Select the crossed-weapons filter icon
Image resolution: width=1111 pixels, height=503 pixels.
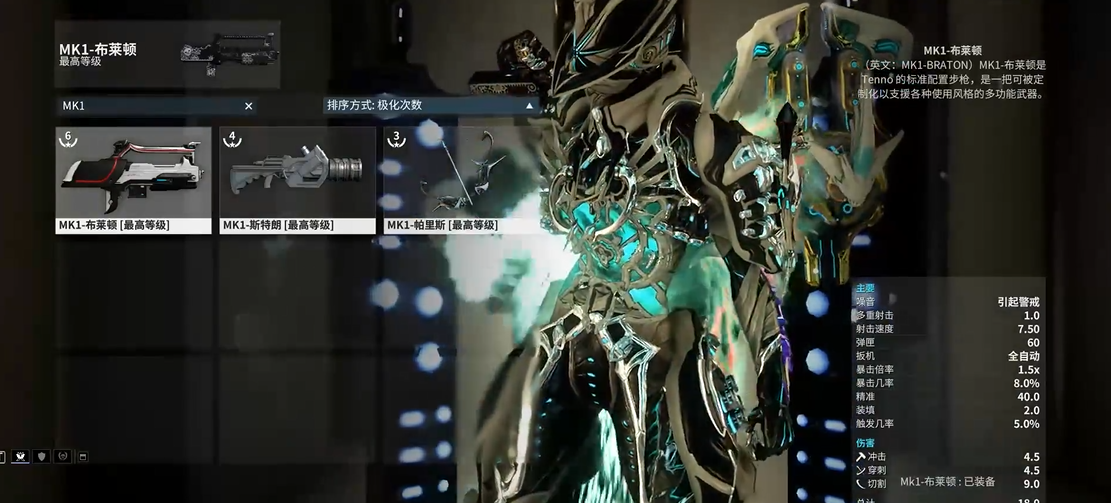point(20,456)
